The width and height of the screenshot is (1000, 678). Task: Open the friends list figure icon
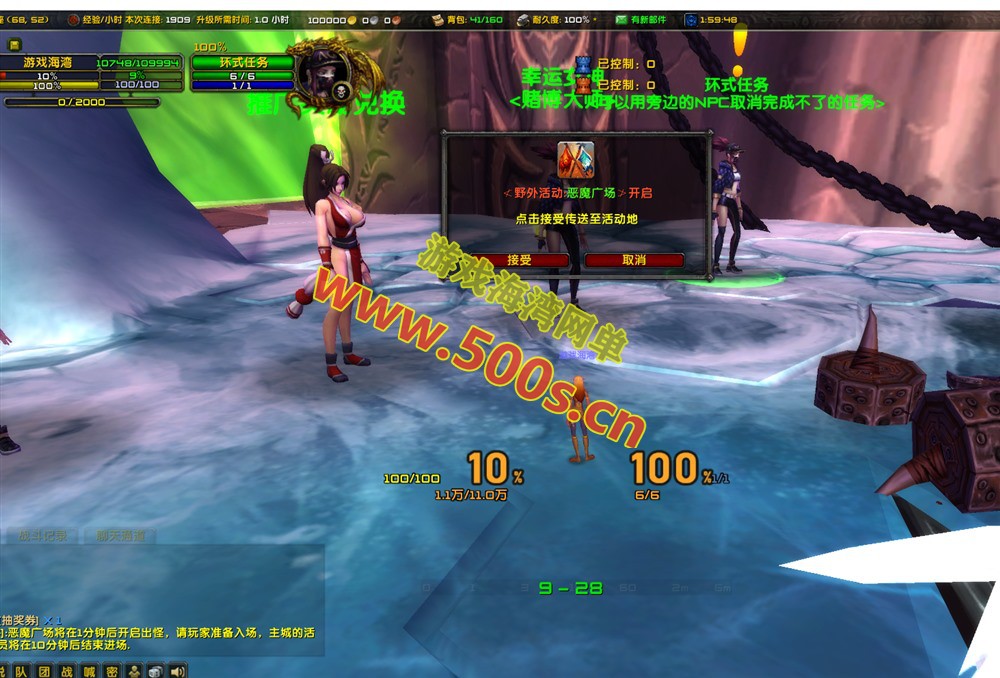click(133, 671)
